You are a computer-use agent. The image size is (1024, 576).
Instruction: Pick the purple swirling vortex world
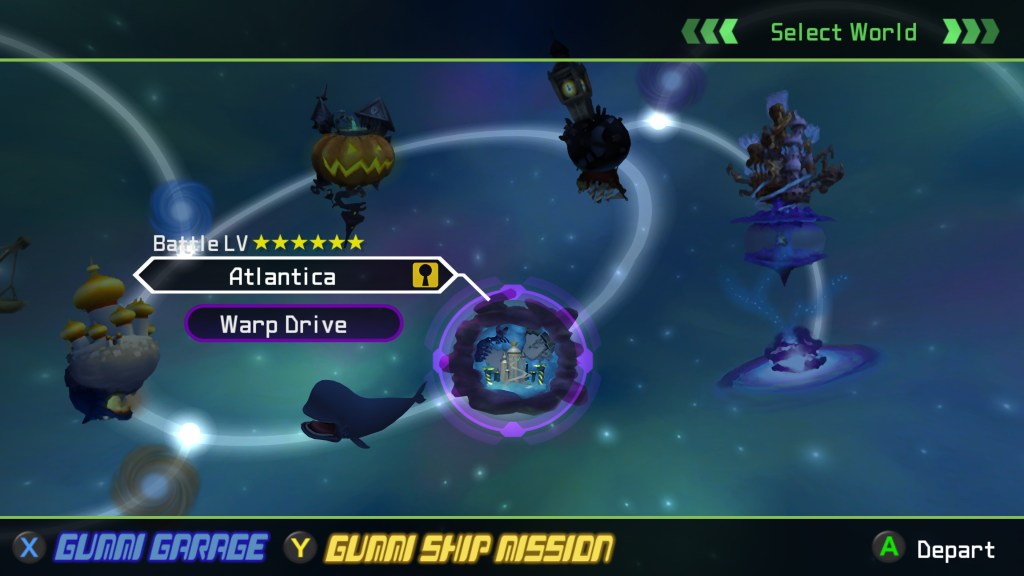[795, 362]
